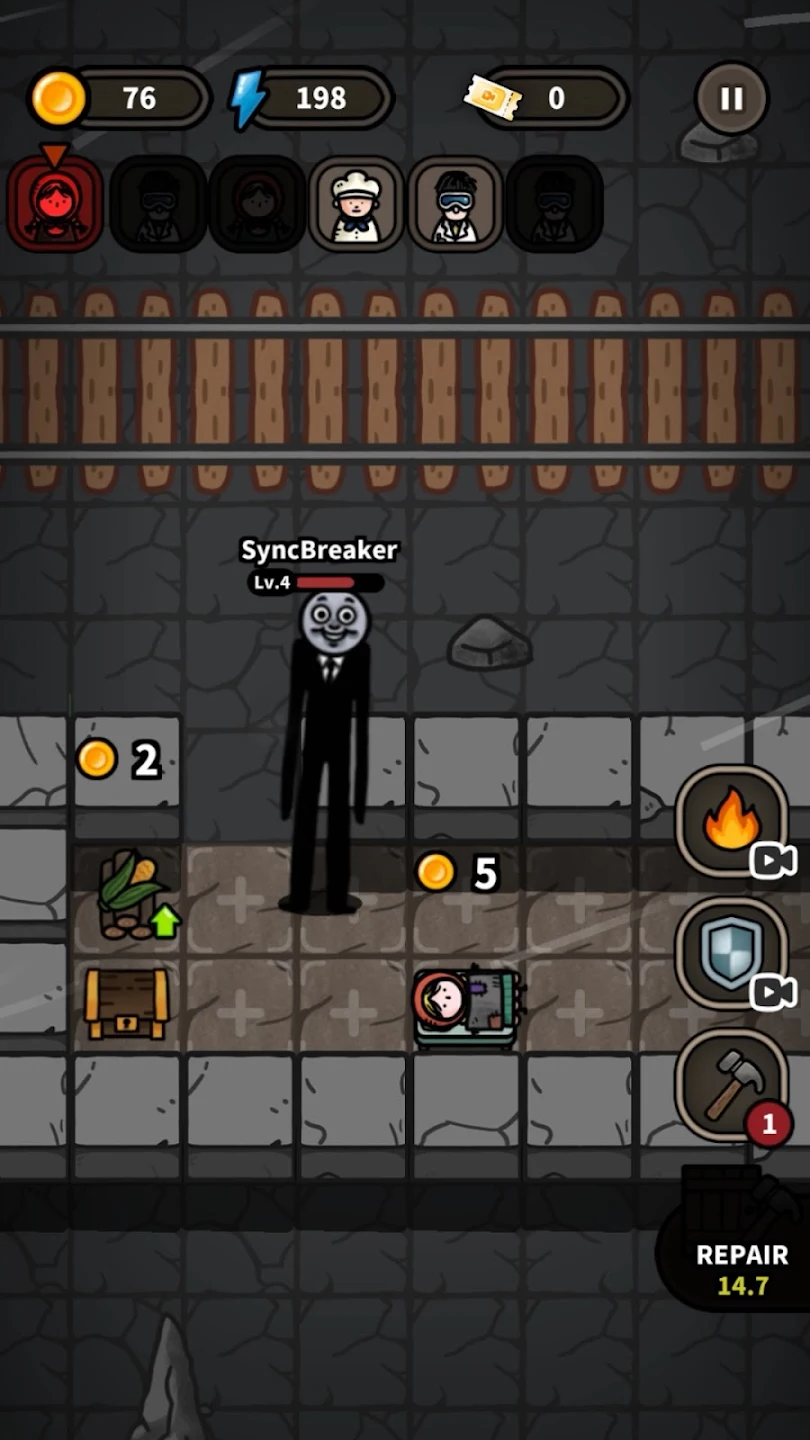Upgrade the corn crop tile
This screenshot has width=810, height=1440.
click(131, 896)
